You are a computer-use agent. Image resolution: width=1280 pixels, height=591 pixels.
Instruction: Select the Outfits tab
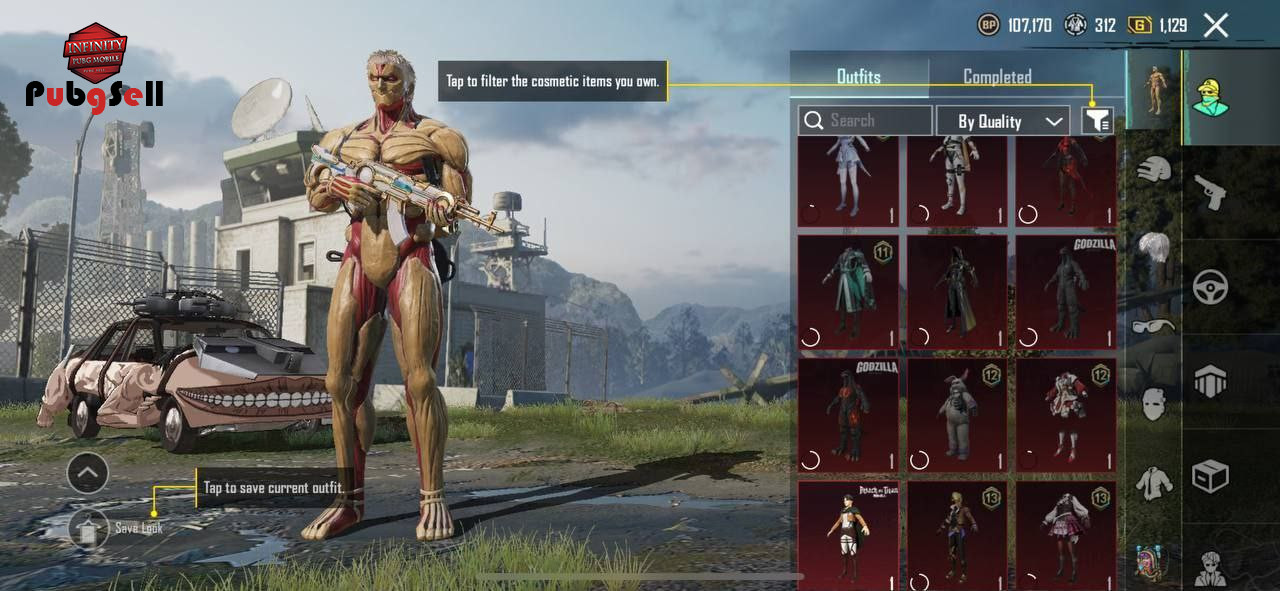coord(858,76)
